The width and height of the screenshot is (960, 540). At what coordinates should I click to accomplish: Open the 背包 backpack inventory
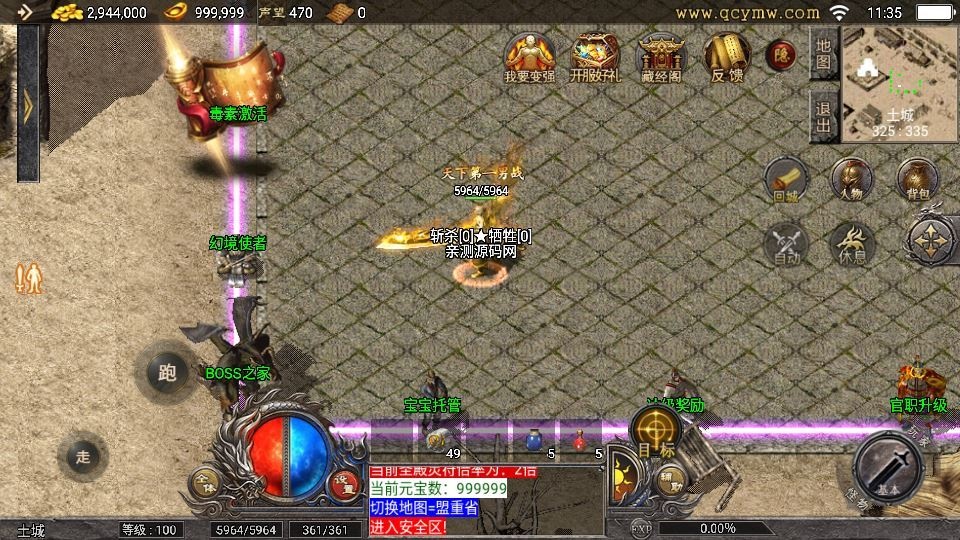coord(917,180)
